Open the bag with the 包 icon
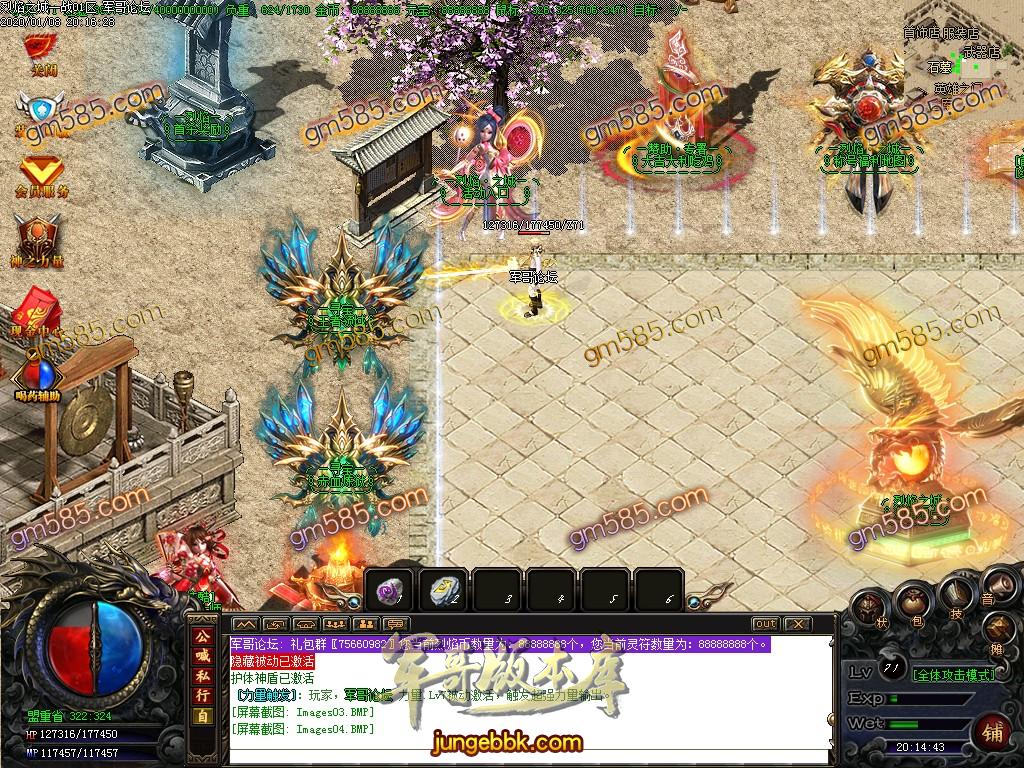Screen dimensions: 1024x768 (913, 601)
